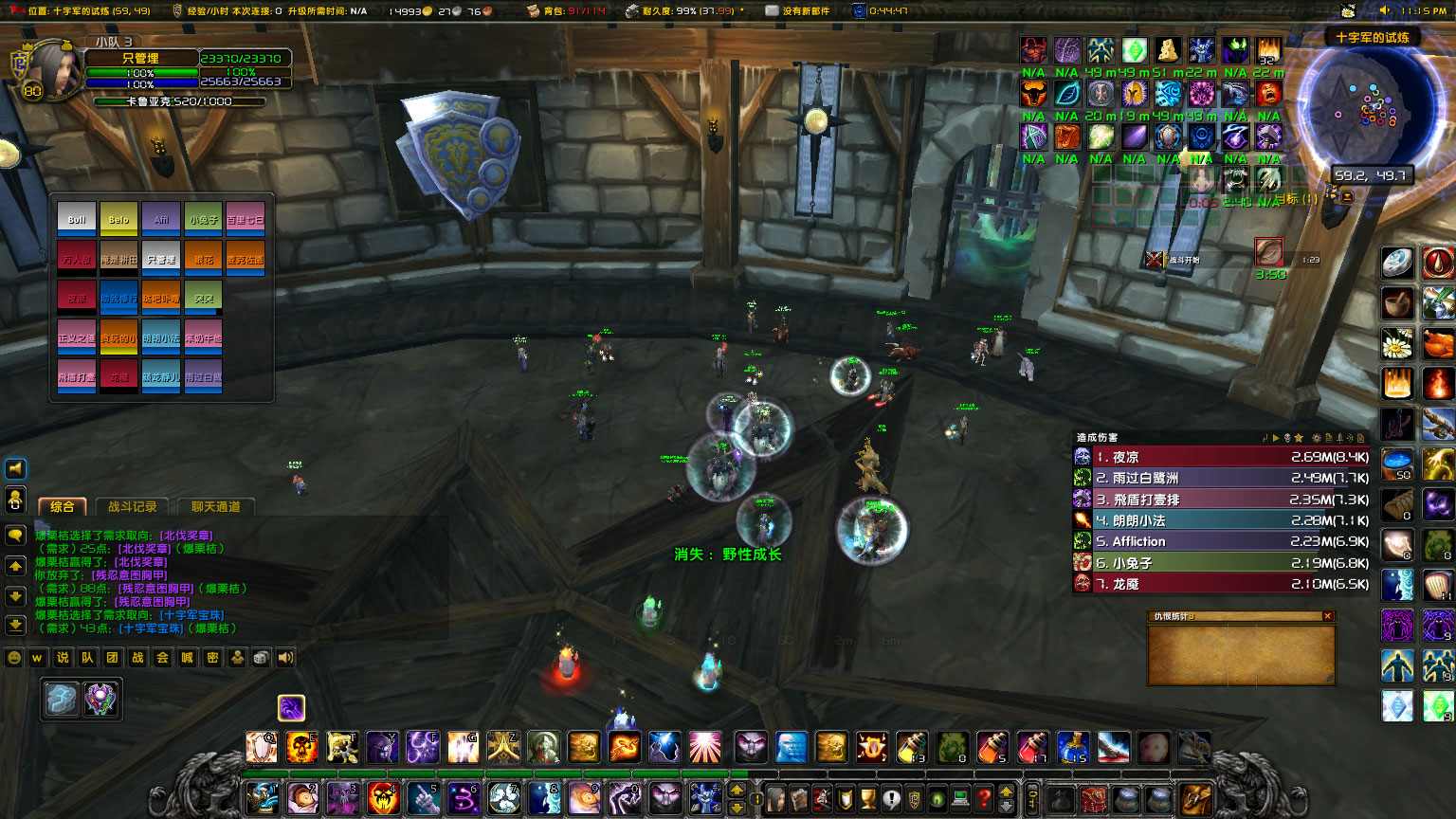
Task: Select the ability bound to Q on the bottom action bar
Action: point(263,746)
